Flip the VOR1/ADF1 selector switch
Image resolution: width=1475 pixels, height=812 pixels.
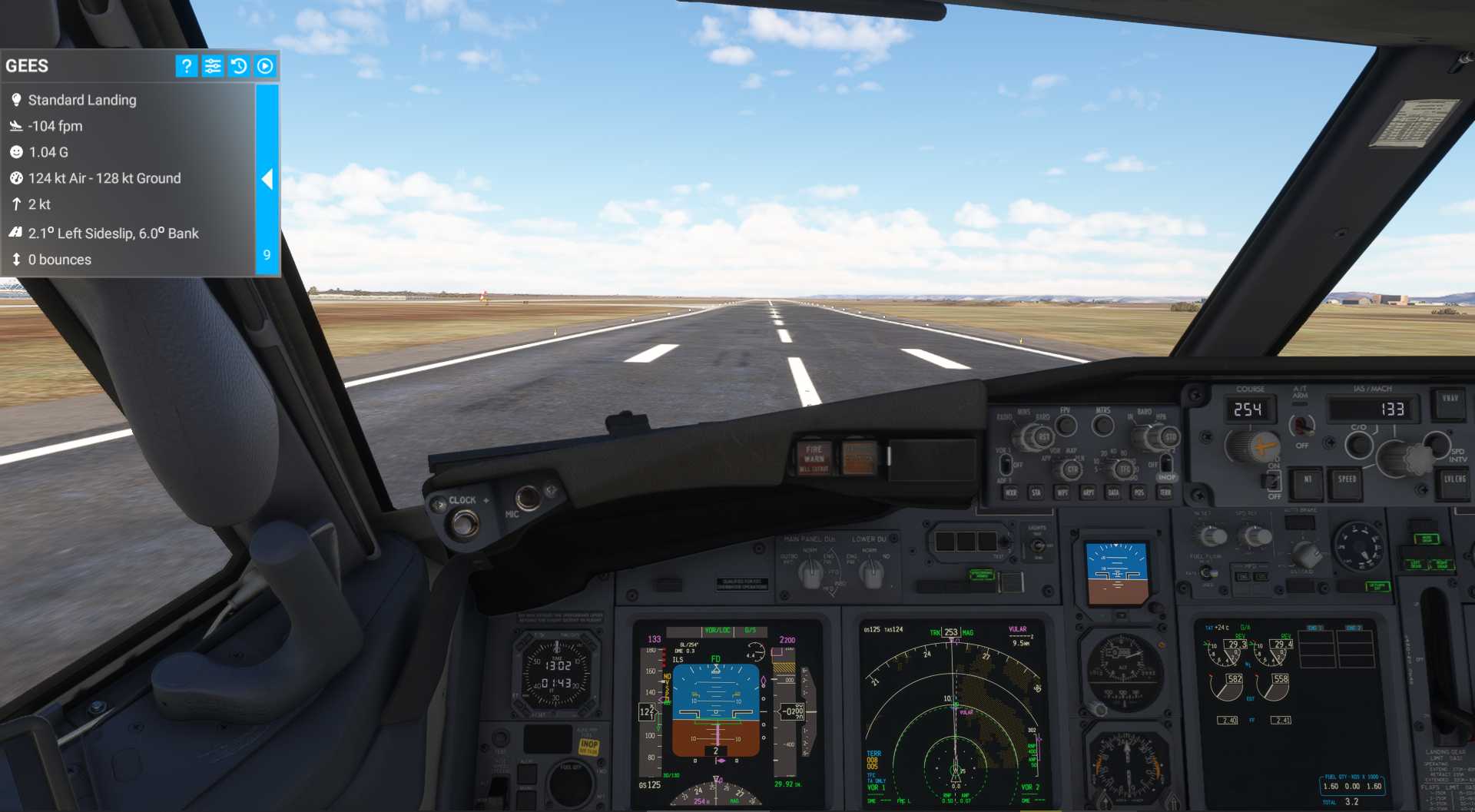tap(1006, 466)
